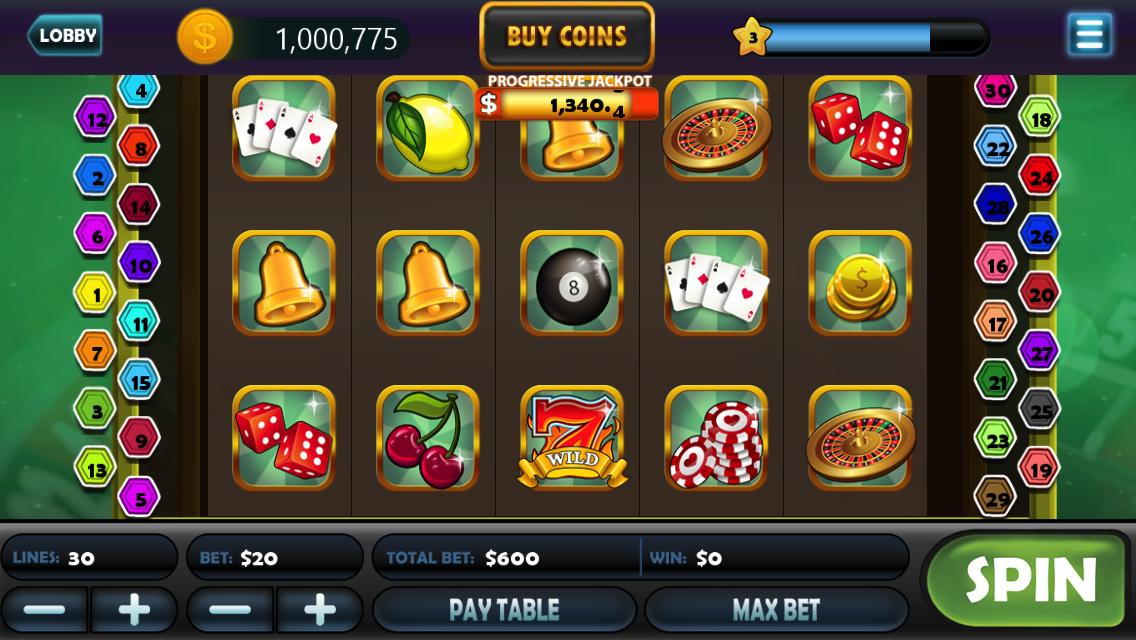Hit the green Spin button
Viewport: 1136px width, 640px height.
[1030, 579]
